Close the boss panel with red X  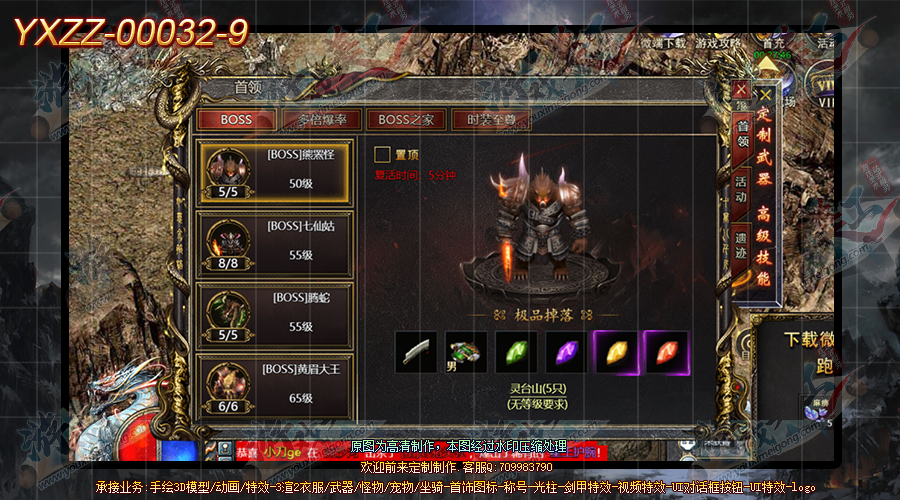click(x=741, y=89)
